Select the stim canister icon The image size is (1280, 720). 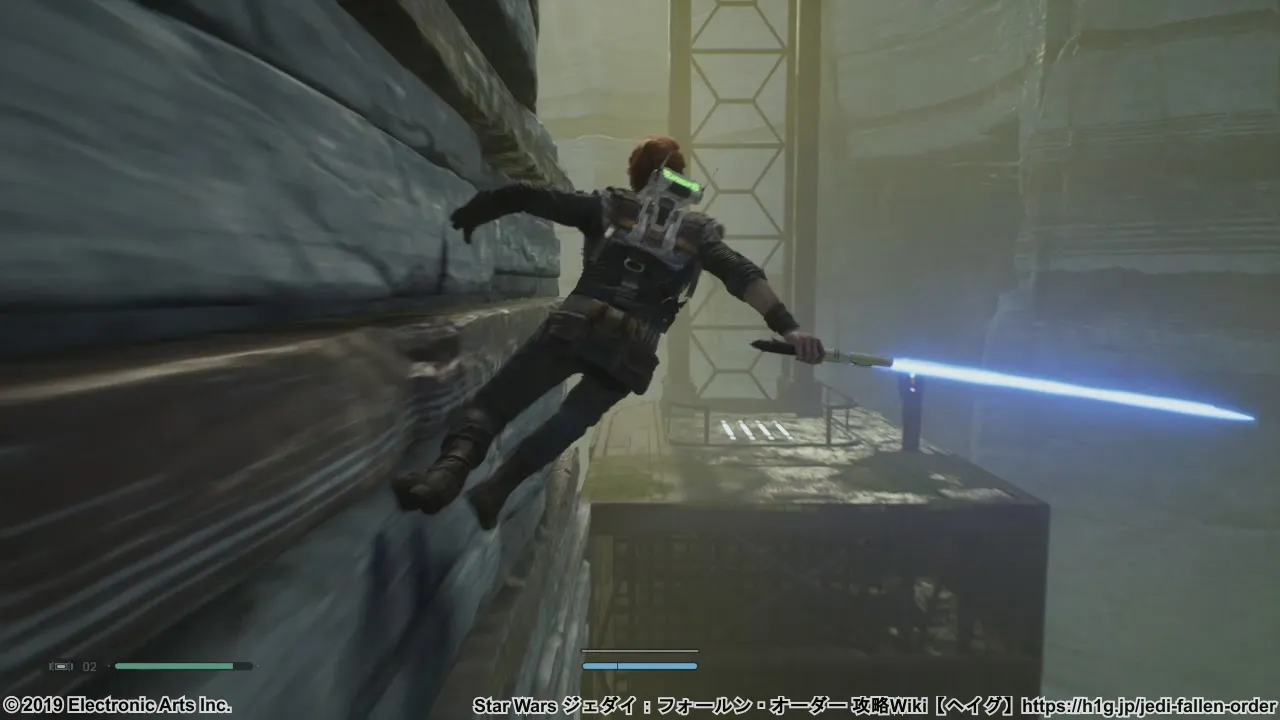pyautogui.click(x=61, y=666)
